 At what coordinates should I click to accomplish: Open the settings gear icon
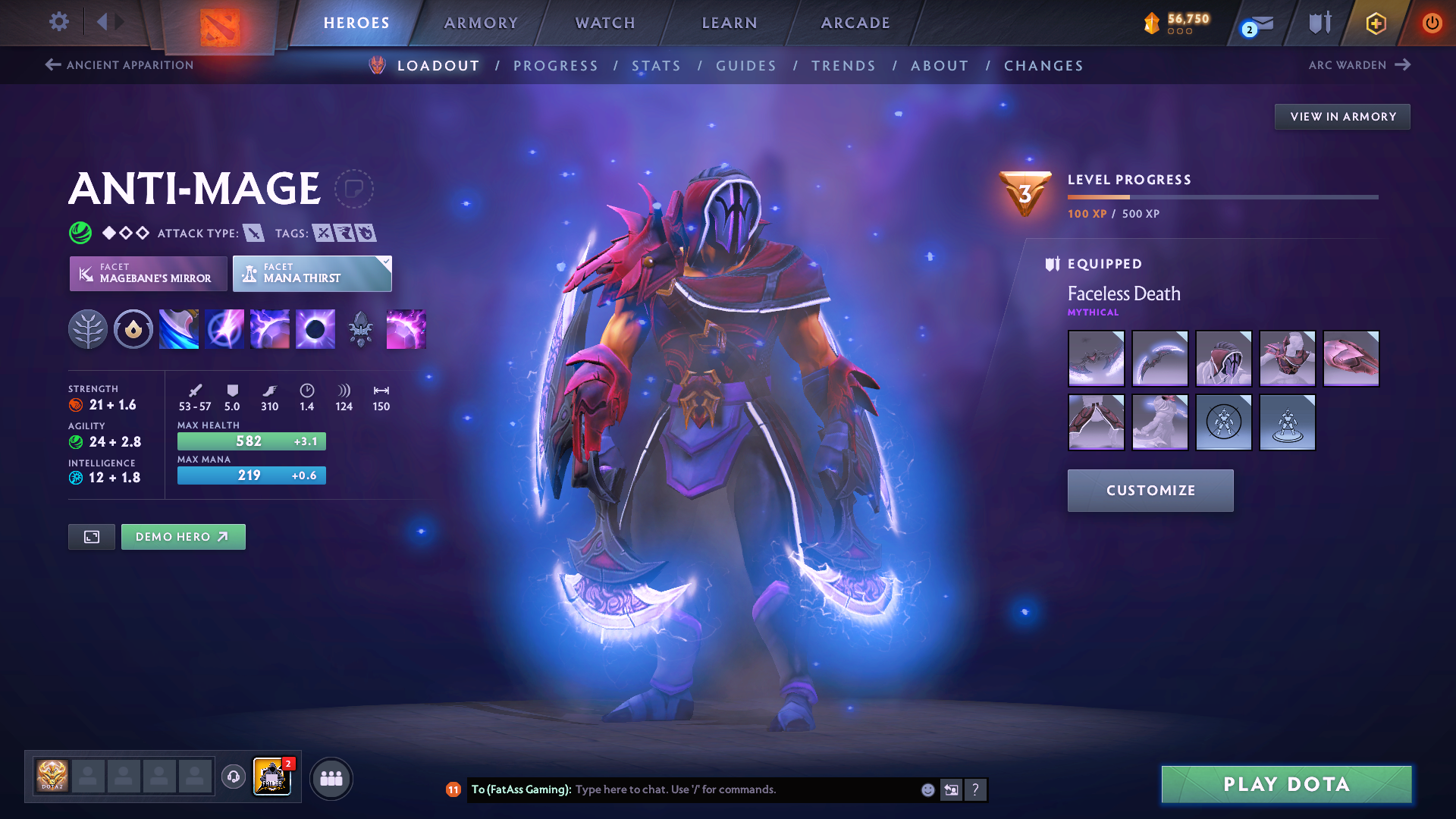click(58, 21)
